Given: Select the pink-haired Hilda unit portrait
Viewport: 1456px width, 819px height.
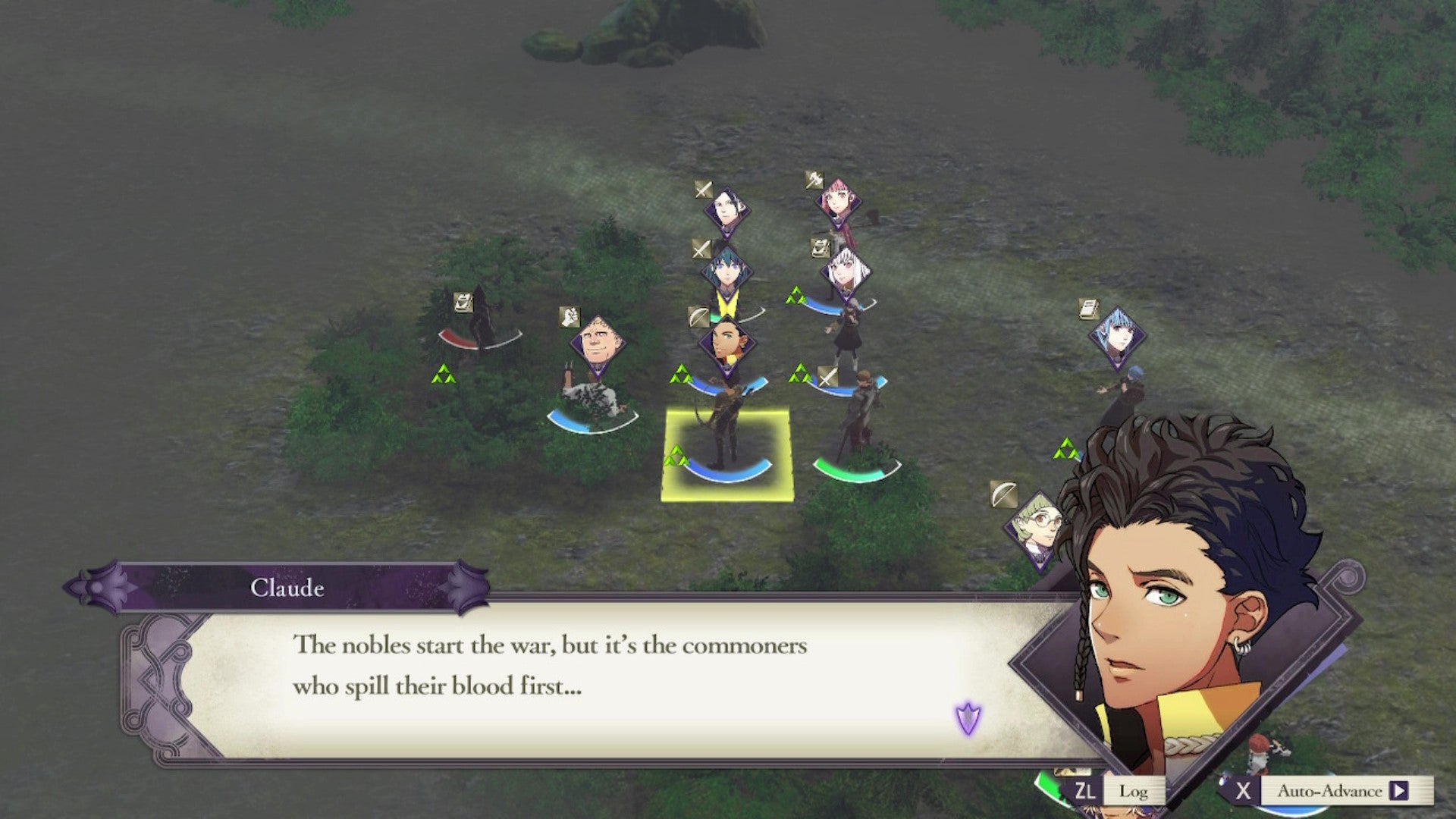Looking at the screenshot, I should [x=838, y=202].
